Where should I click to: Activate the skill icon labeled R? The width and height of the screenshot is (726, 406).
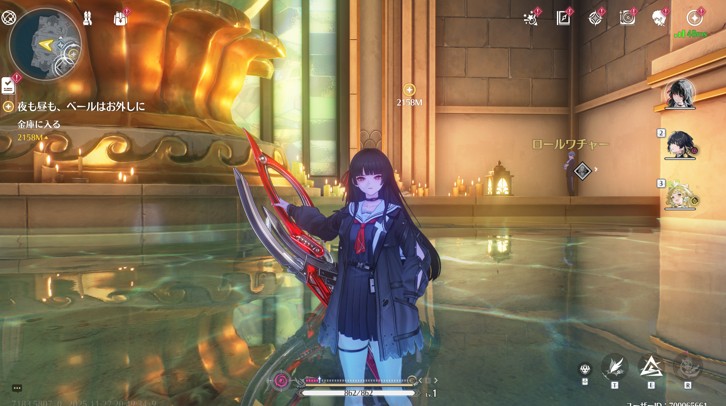[687, 367]
